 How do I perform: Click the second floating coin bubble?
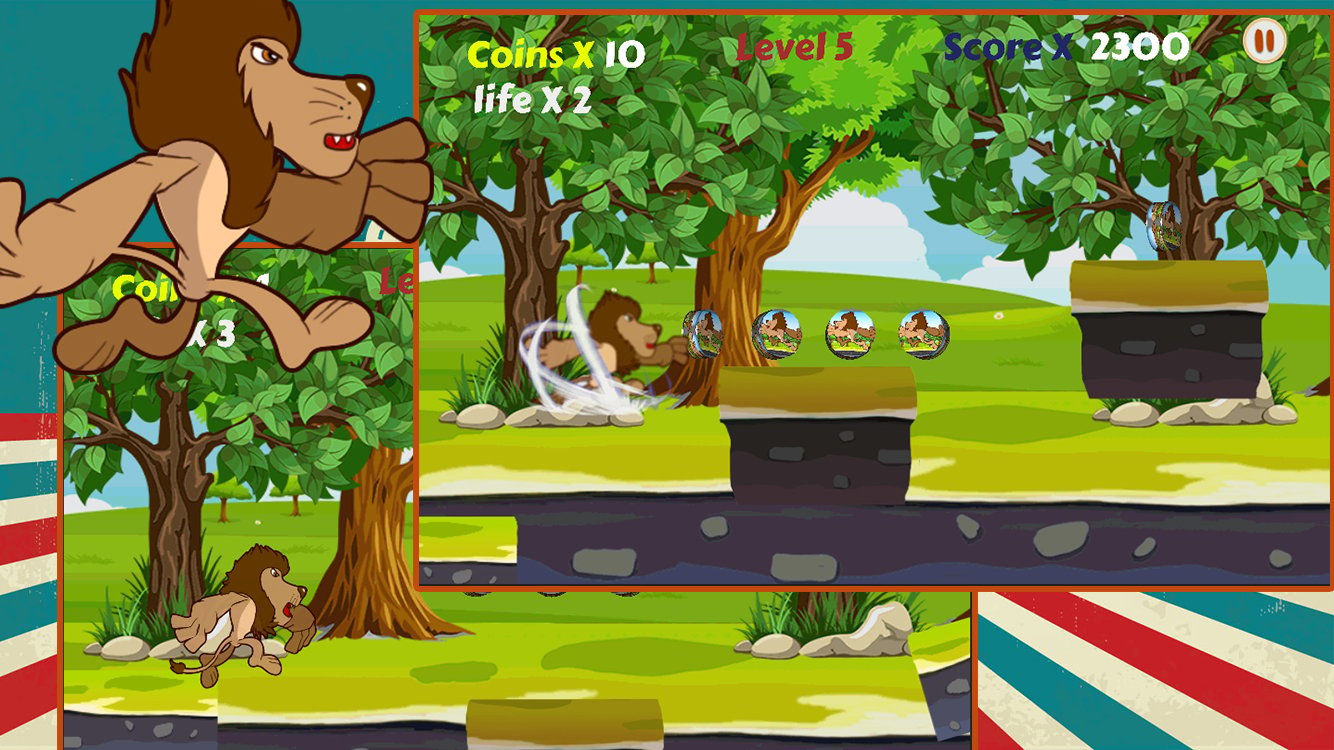(x=775, y=334)
